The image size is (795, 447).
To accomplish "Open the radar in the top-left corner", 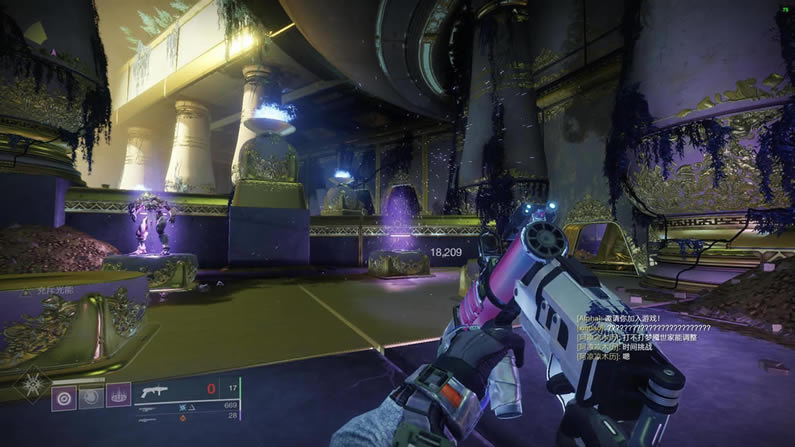I will [x=37, y=33].
